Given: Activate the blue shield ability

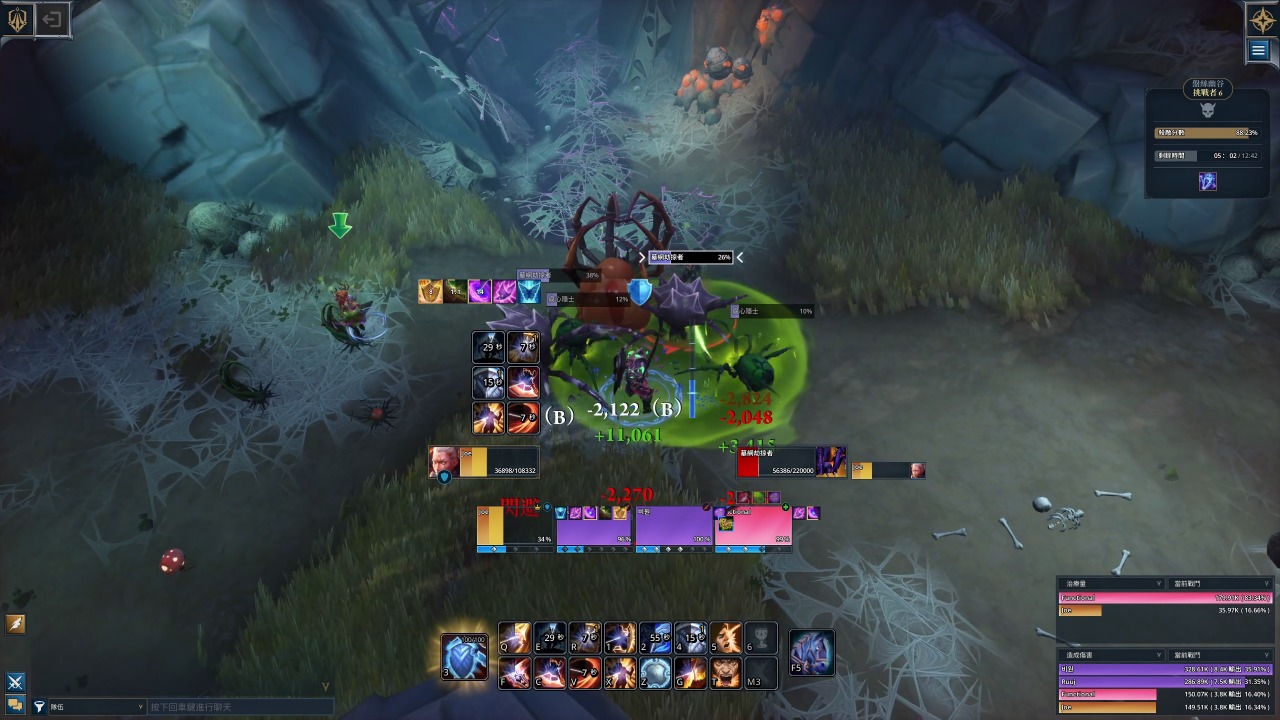Looking at the screenshot, I should pos(465,655).
